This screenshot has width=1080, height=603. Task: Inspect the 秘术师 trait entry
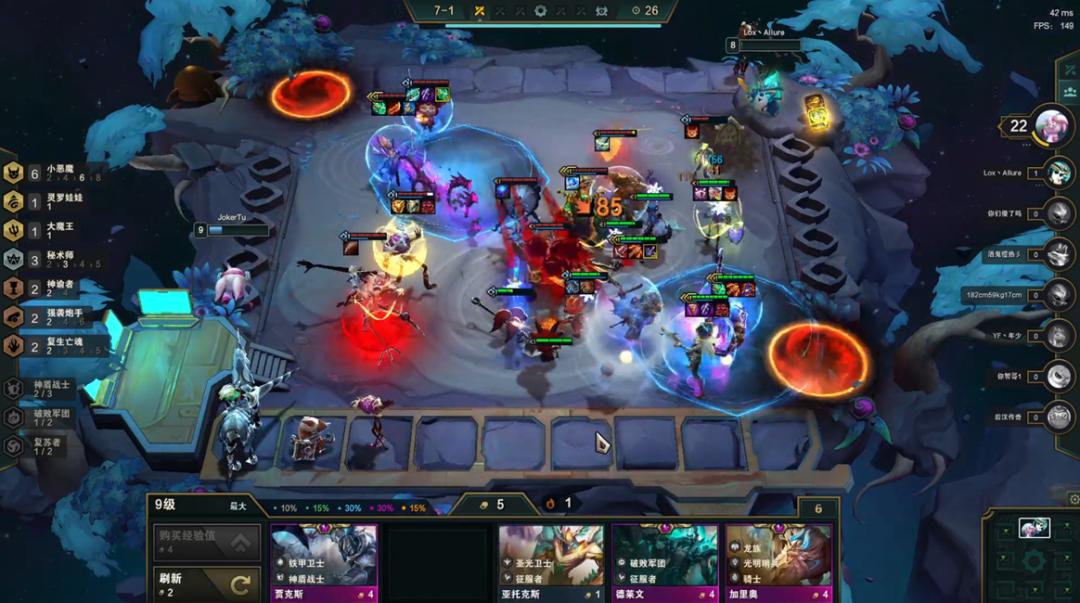click(x=50, y=259)
